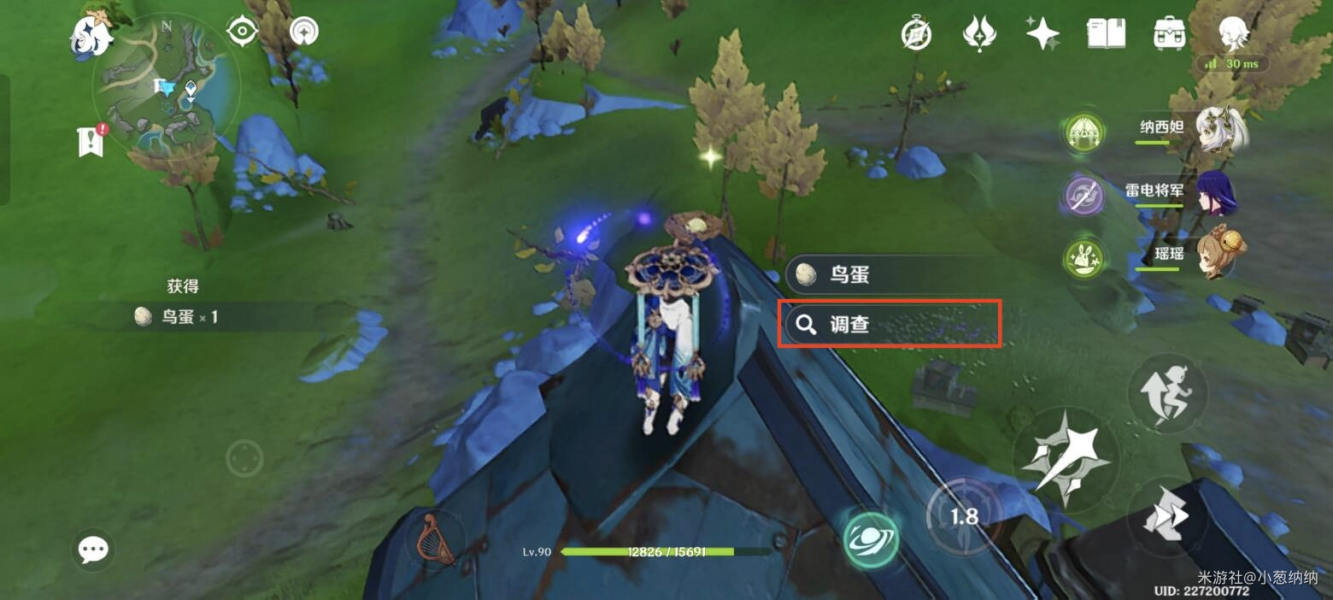Open the wish star icon
Viewport: 1333px width, 600px height.
(x=1043, y=34)
